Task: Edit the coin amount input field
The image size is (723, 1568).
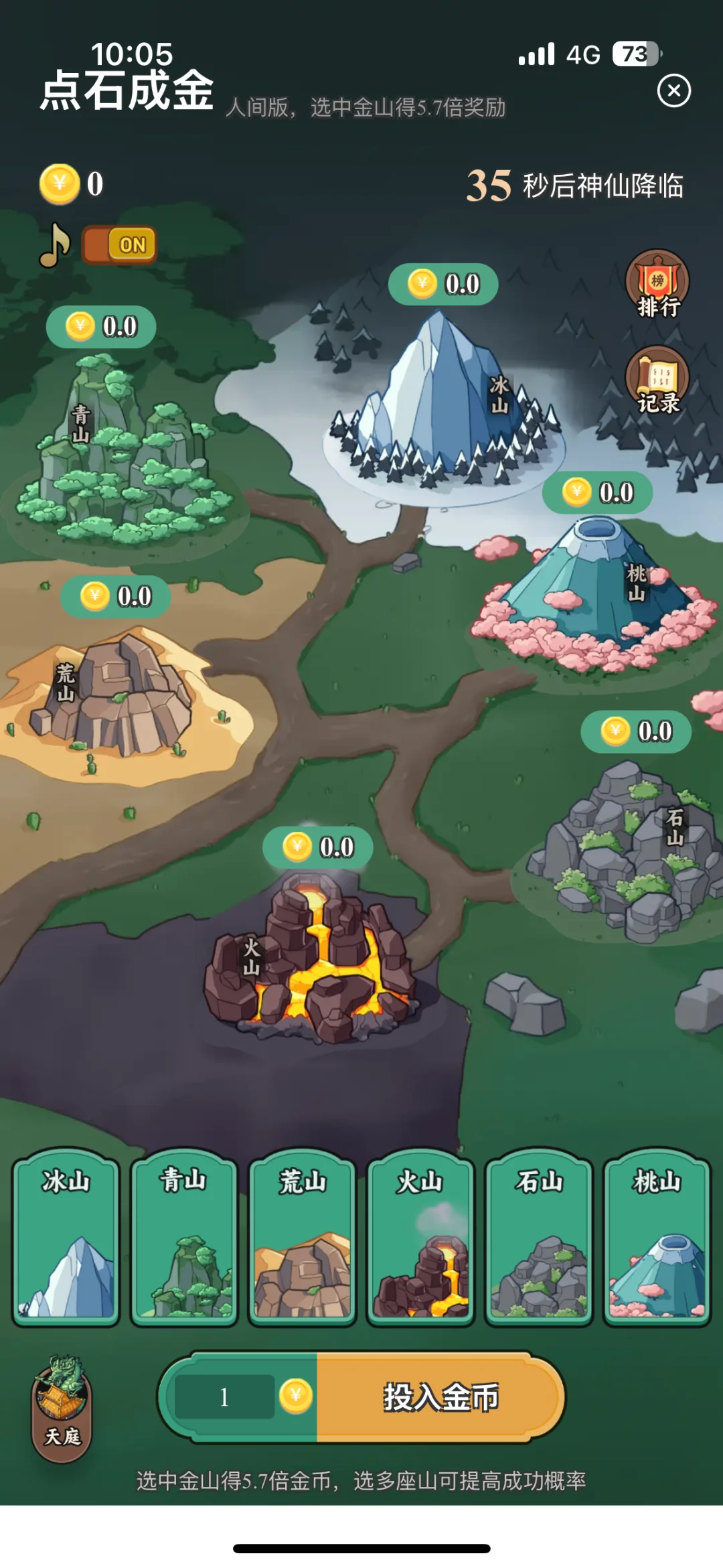Action: click(225, 1397)
